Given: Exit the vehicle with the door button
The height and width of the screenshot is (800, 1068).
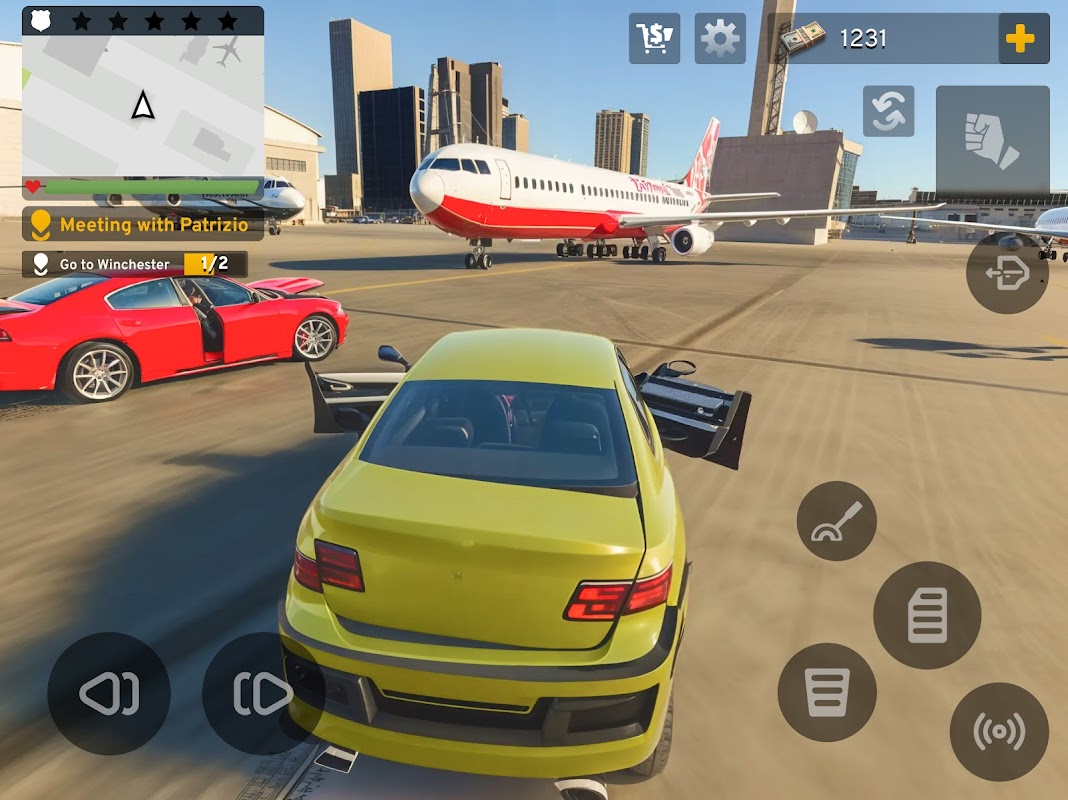Looking at the screenshot, I should click(x=1007, y=273).
